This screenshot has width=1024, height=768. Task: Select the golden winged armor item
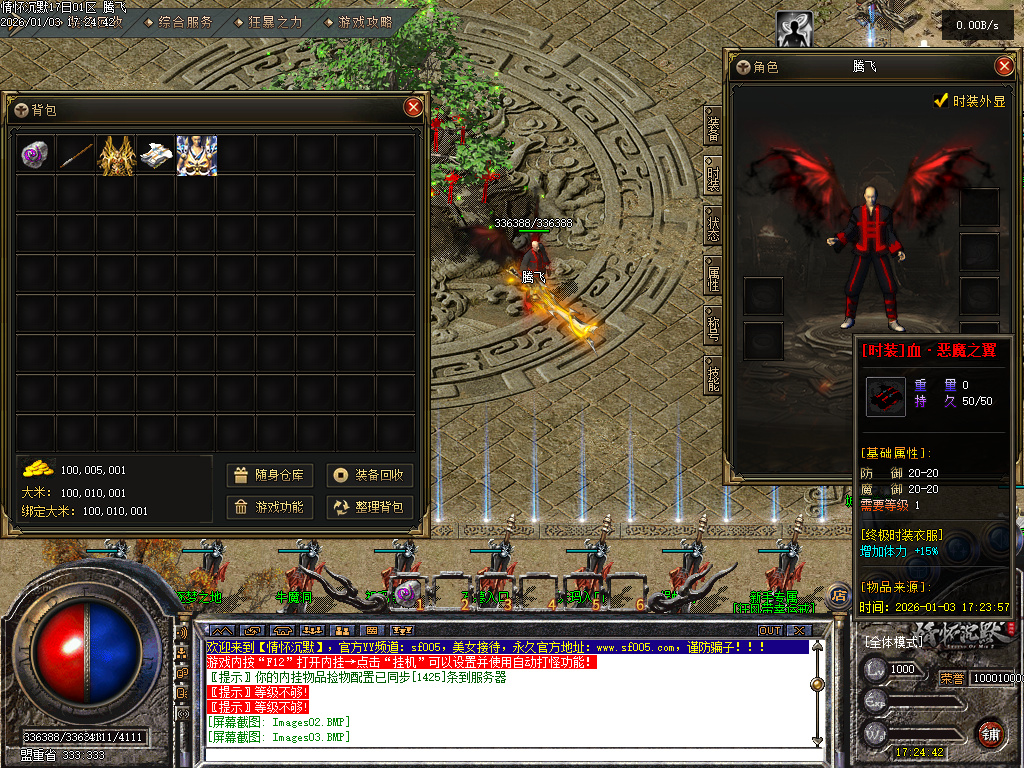pyautogui.click(x=116, y=155)
